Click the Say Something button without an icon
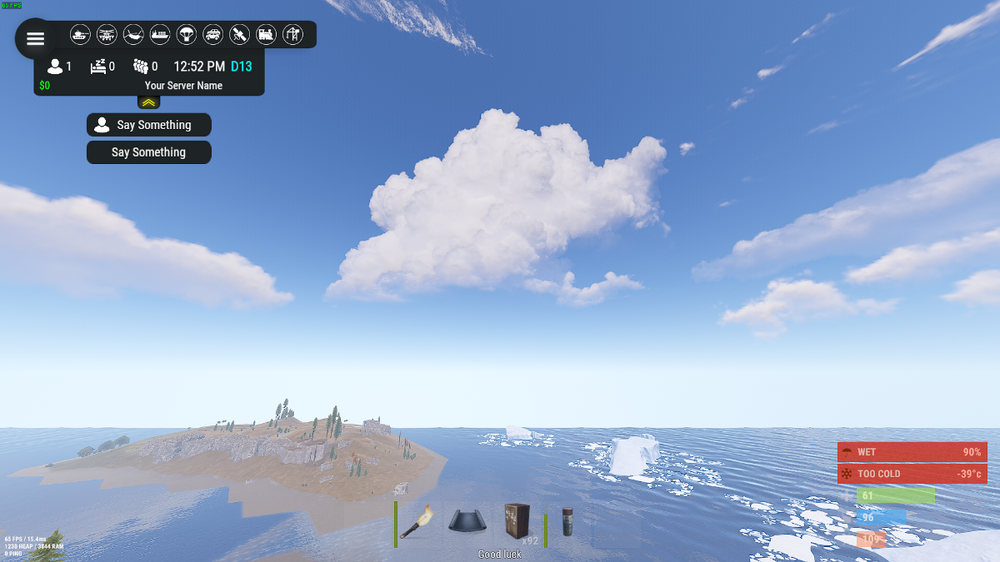1000x562 pixels. coord(149,152)
